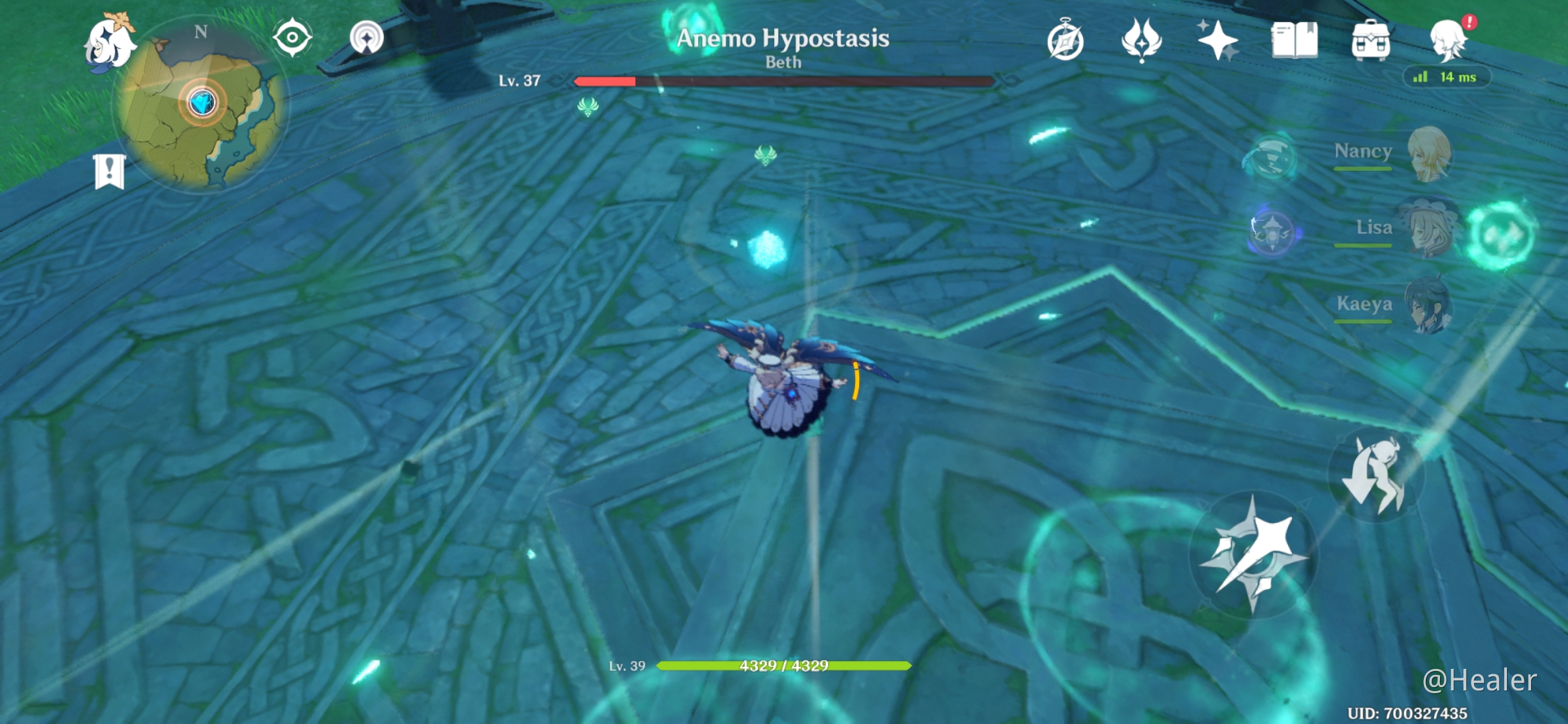This screenshot has height=724, width=1568.
Task: Open the inventory backpack
Action: 1370,40
